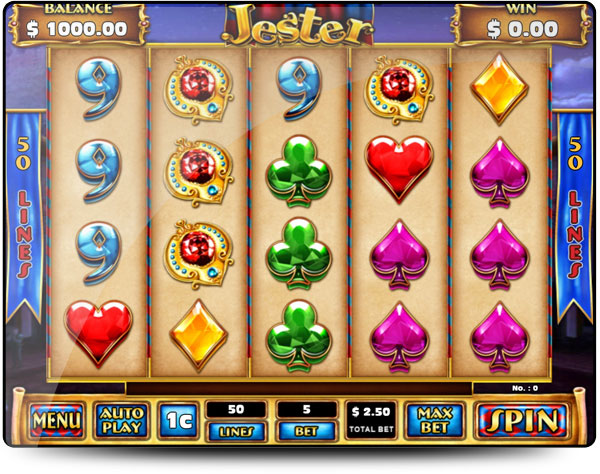
Task: Change the BET amount
Action: (307, 431)
